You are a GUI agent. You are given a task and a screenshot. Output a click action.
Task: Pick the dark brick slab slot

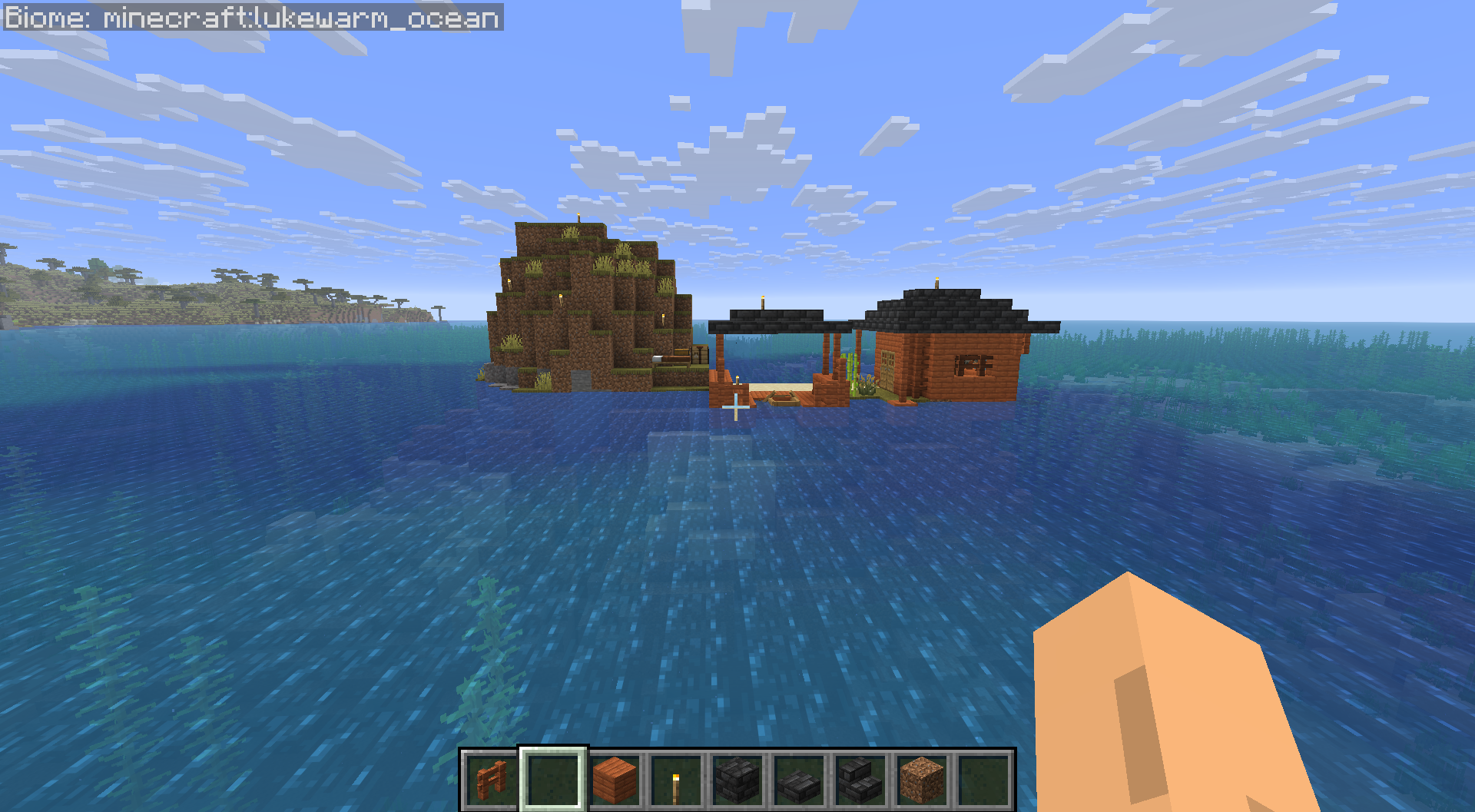[799, 780]
